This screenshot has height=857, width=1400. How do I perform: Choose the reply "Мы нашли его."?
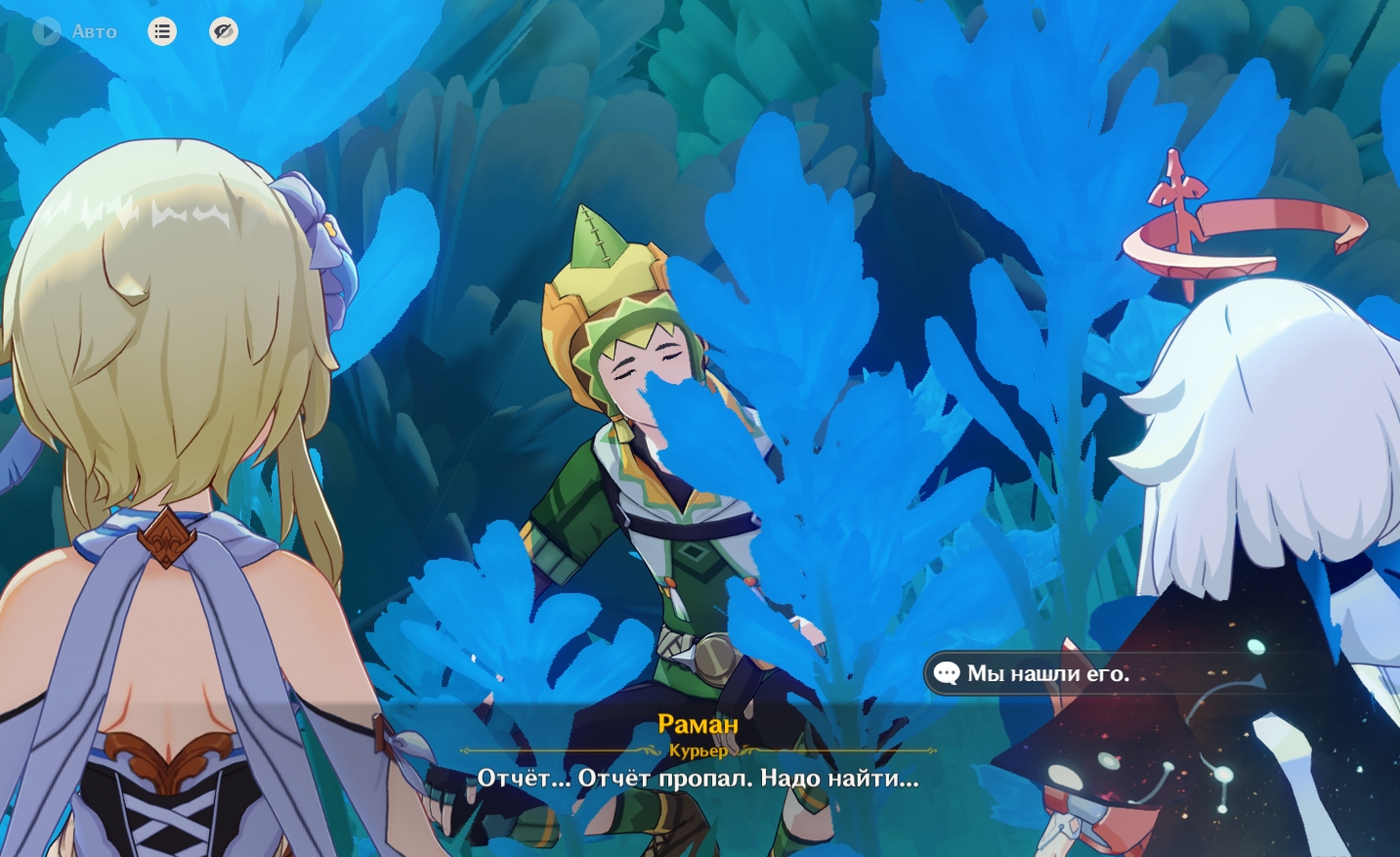click(x=1047, y=673)
